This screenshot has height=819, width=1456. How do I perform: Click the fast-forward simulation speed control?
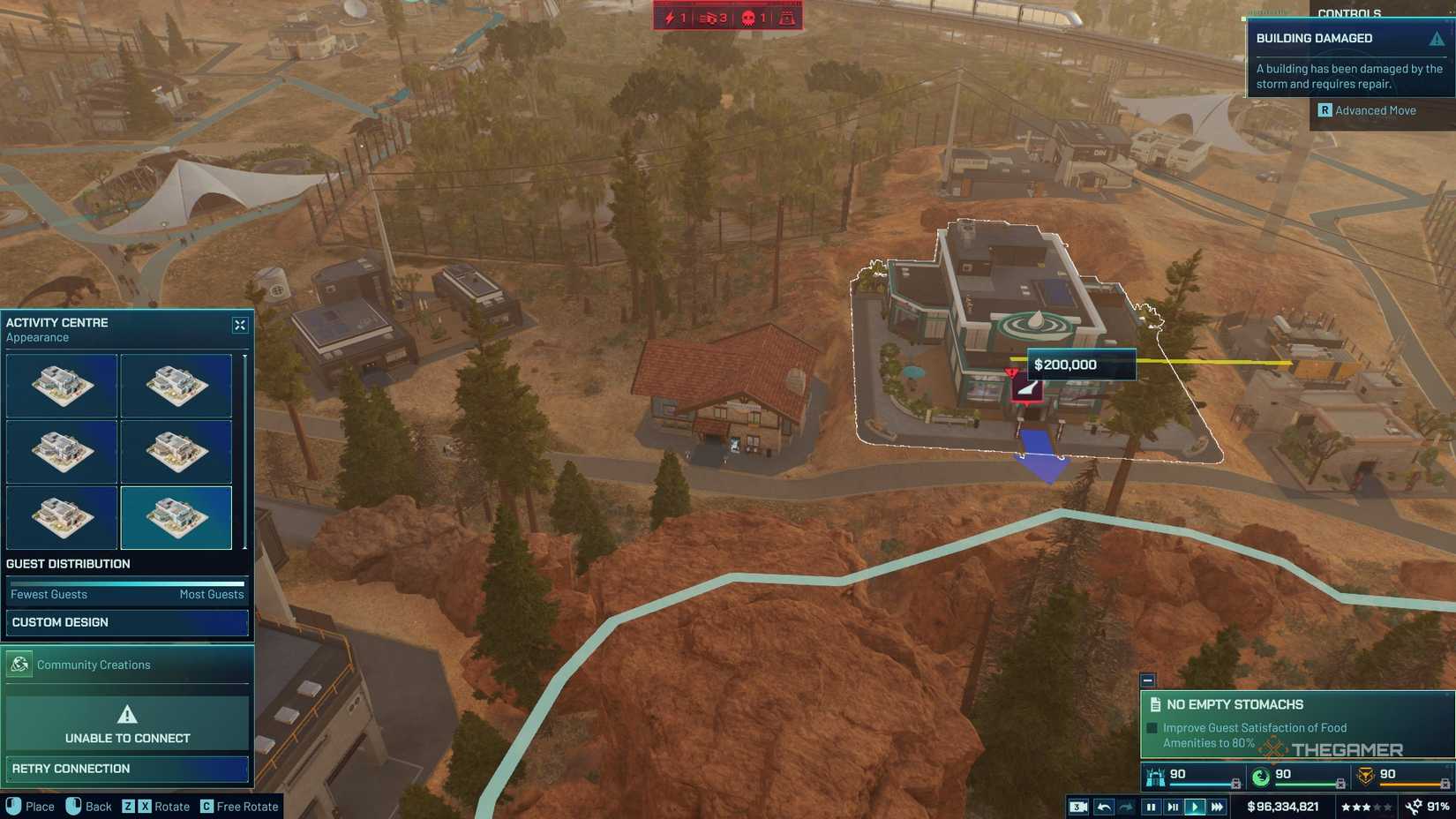click(x=1217, y=806)
